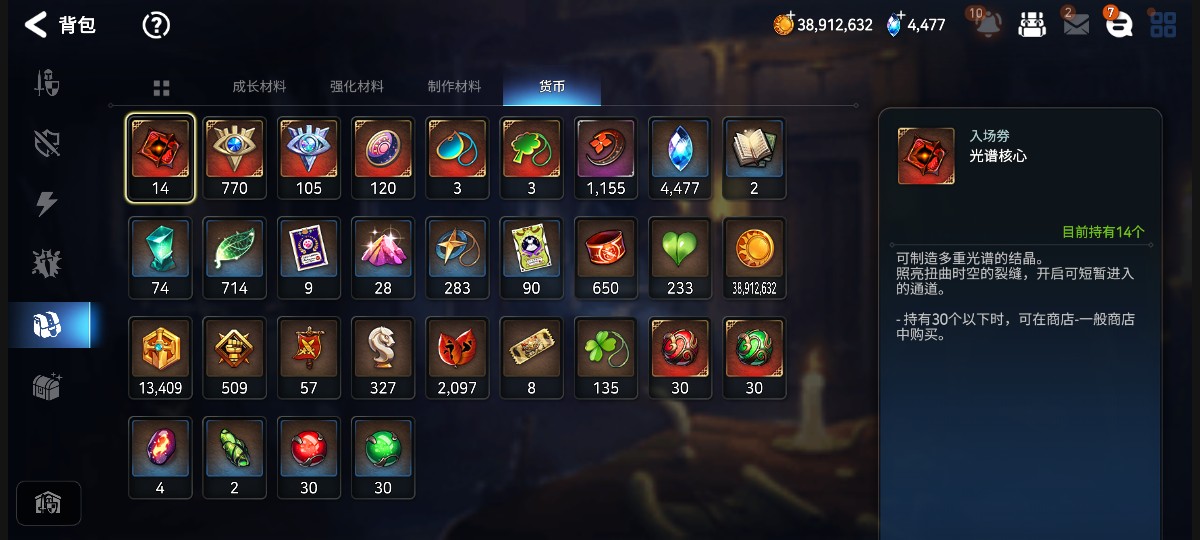Open the warehouse button at bottom left

pos(48,503)
